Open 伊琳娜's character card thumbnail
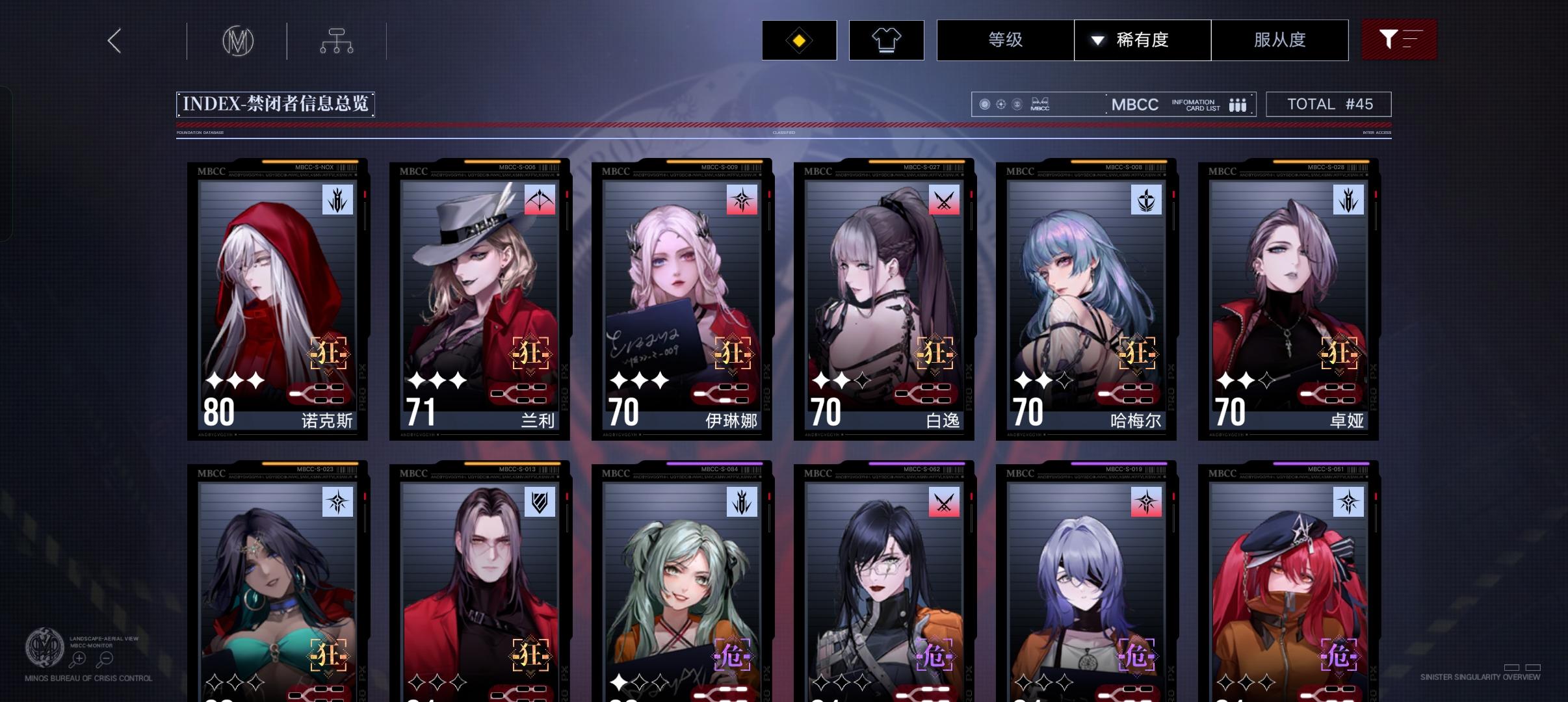The height and width of the screenshot is (702, 1568). pyautogui.click(x=681, y=299)
